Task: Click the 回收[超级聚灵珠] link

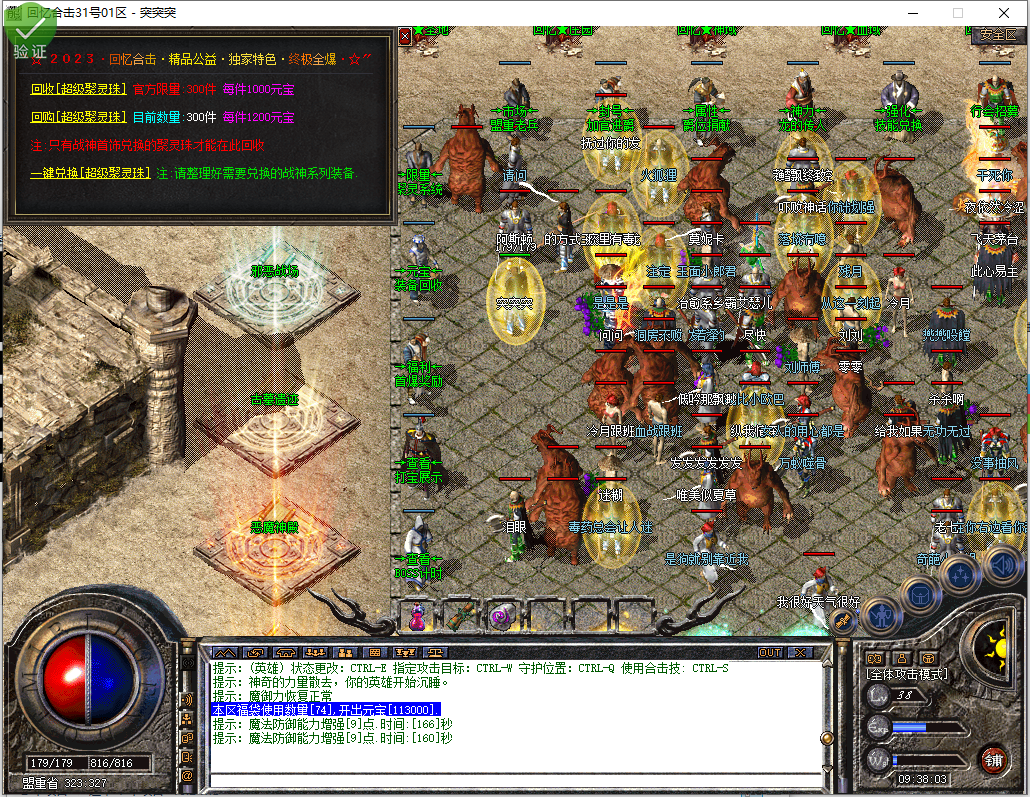Action: coord(79,89)
